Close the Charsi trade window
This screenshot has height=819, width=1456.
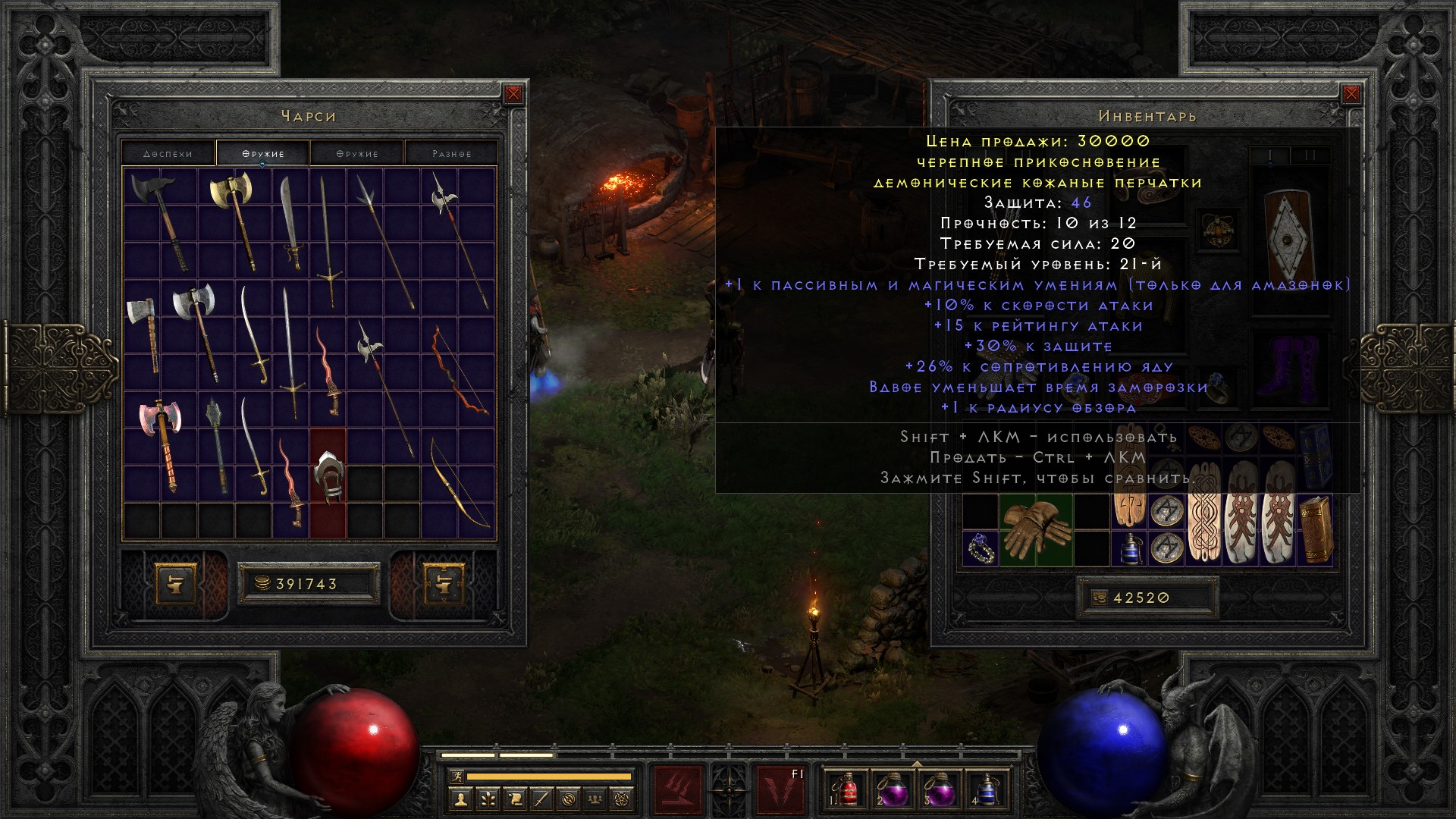pyautogui.click(x=513, y=94)
